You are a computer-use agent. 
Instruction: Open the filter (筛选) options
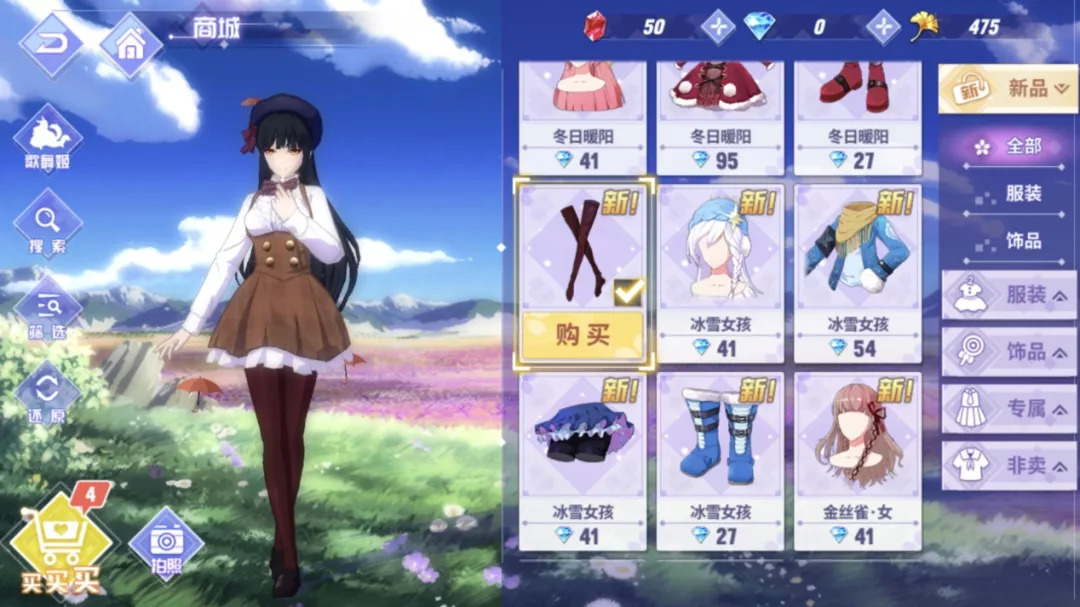click(x=47, y=309)
